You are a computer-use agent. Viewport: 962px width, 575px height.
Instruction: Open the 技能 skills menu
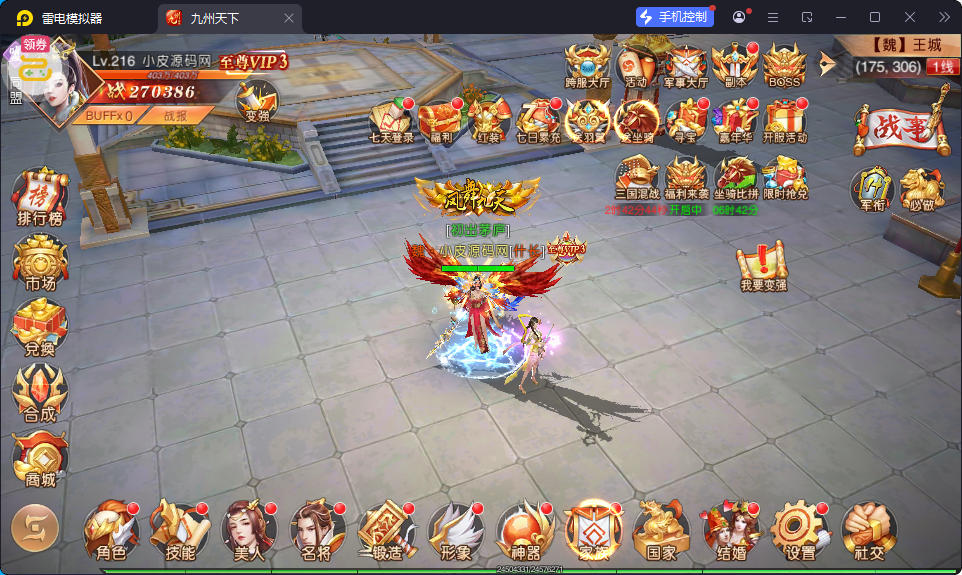[x=179, y=530]
